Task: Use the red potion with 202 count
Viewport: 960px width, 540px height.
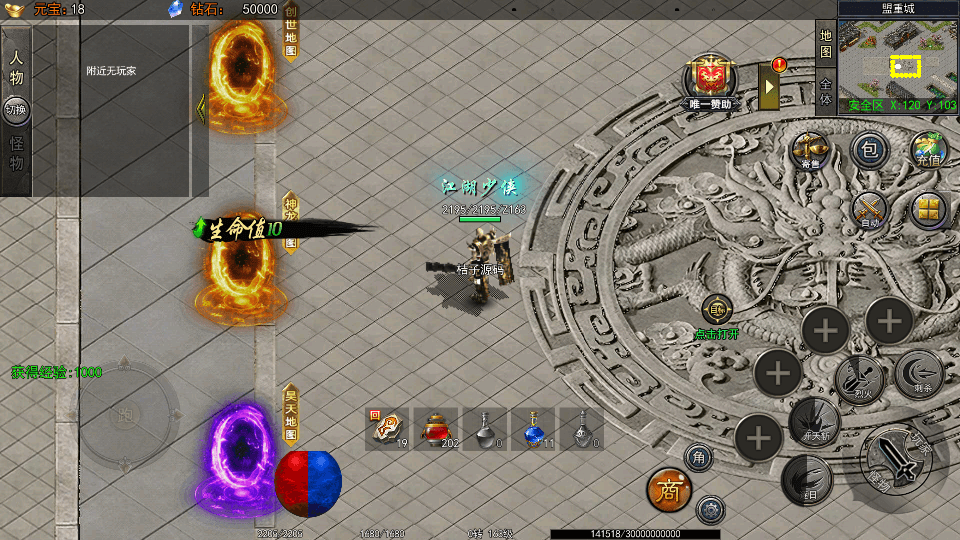Action: [435, 429]
